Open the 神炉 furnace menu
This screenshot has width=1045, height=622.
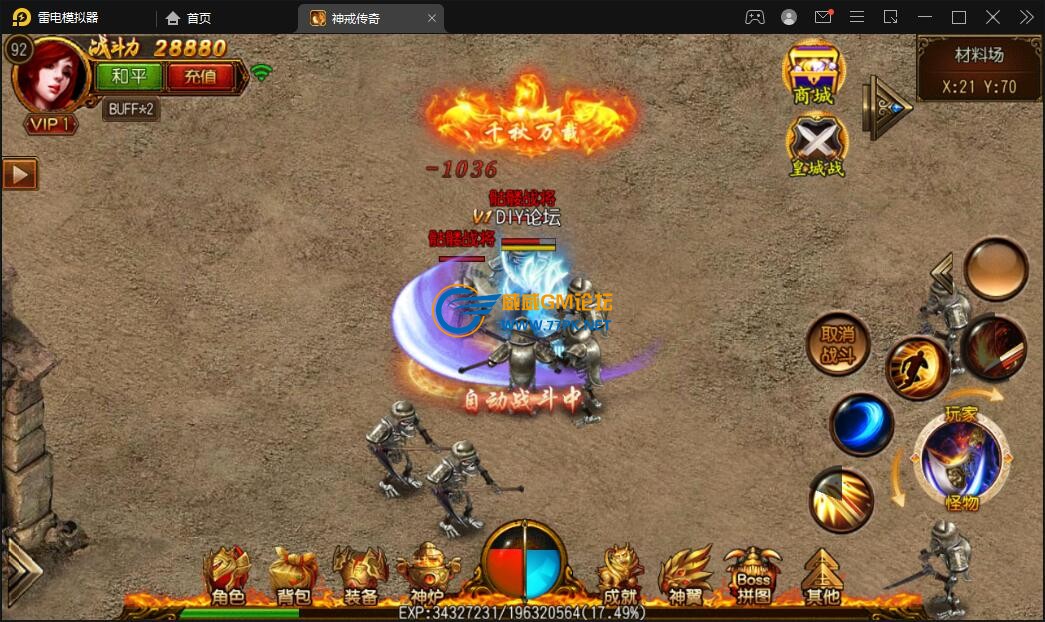click(x=427, y=577)
